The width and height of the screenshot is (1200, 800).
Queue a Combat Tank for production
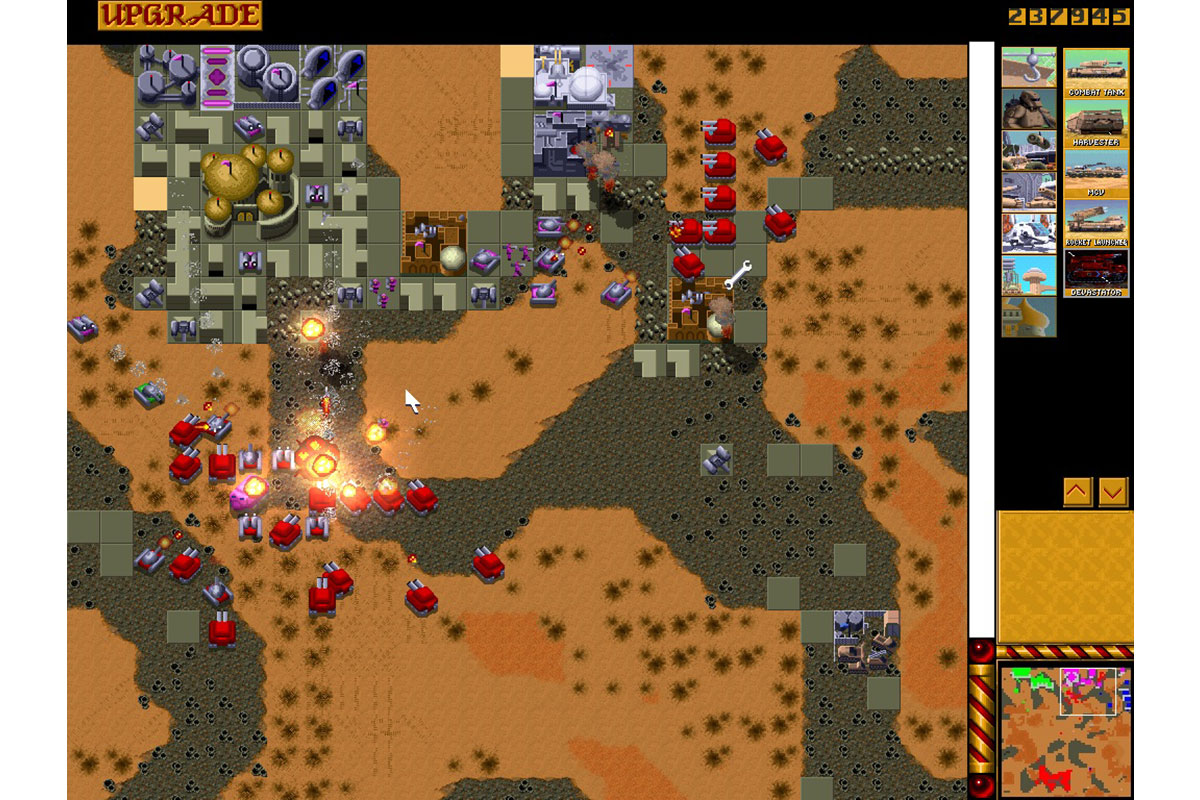[1096, 72]
